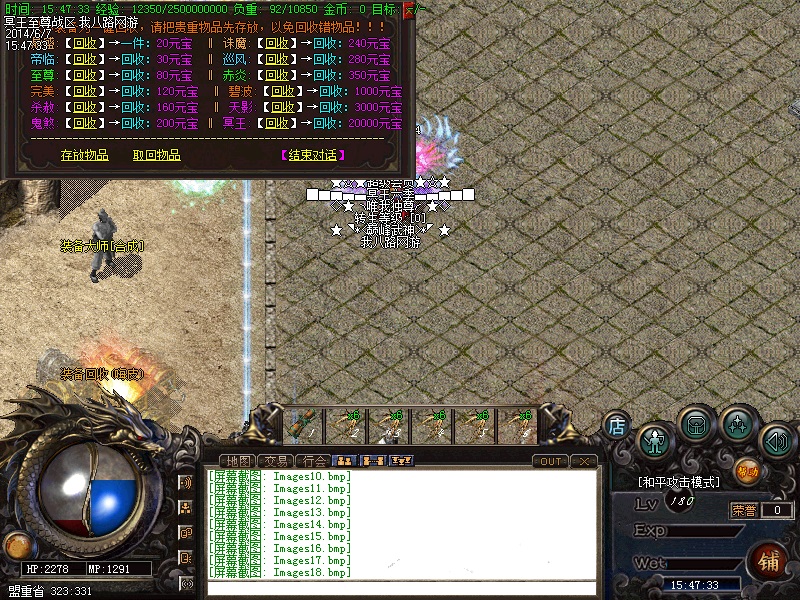
Task: Choose 取回物品 to retrieve items
Action: (x=156, y=155)
